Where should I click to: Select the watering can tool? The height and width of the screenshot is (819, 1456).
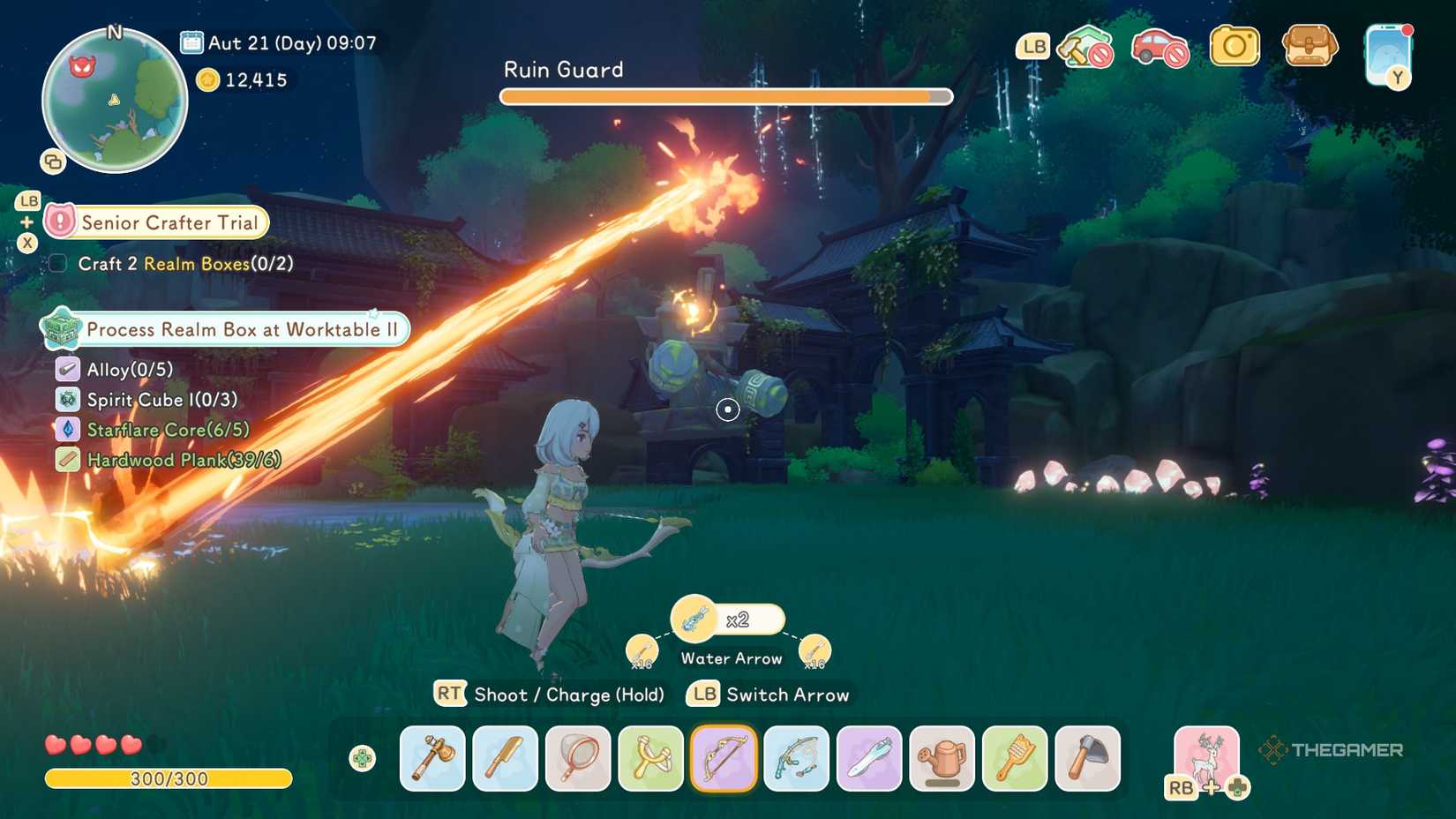pos(942,759)
